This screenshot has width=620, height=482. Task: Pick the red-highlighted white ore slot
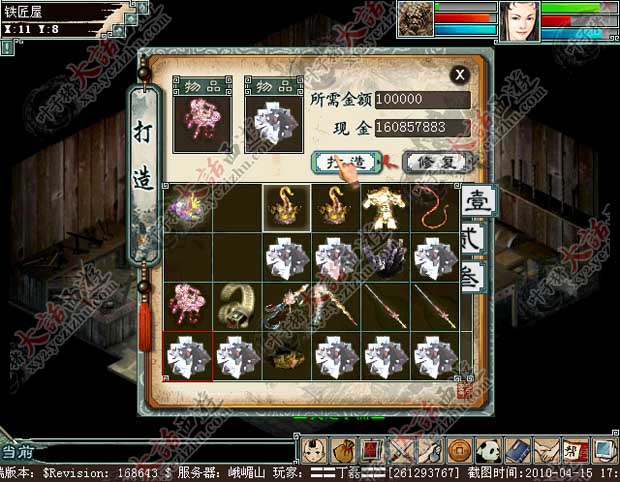click(188, 355)
